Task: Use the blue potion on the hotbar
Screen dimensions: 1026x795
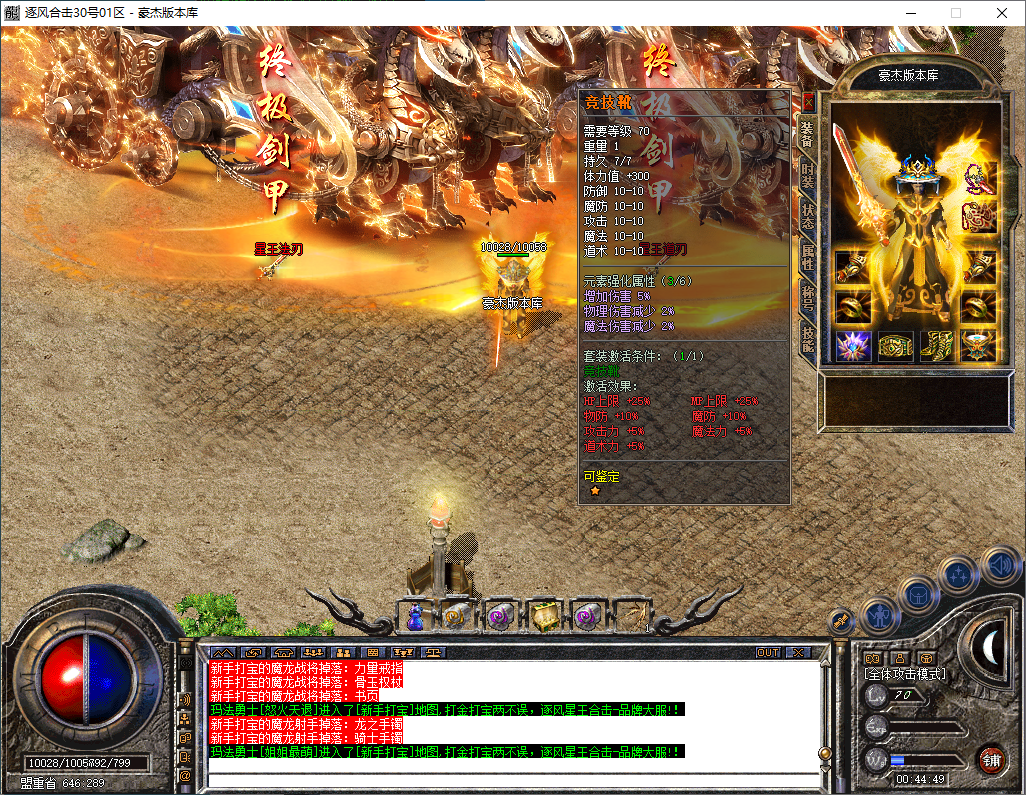Action: pyautogui.click(x=415, y=617)
